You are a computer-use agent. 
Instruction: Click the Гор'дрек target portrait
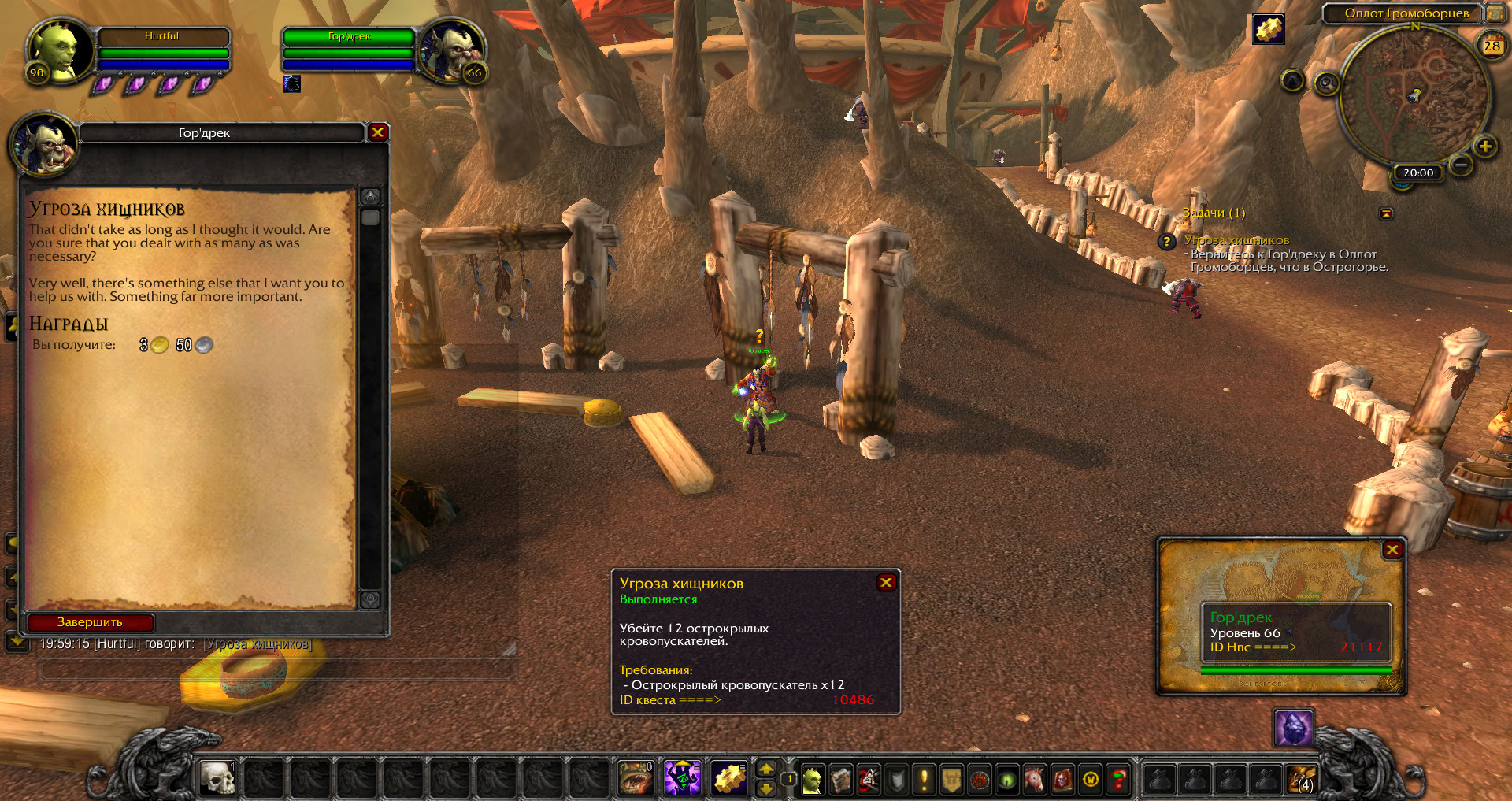point(450,50)
